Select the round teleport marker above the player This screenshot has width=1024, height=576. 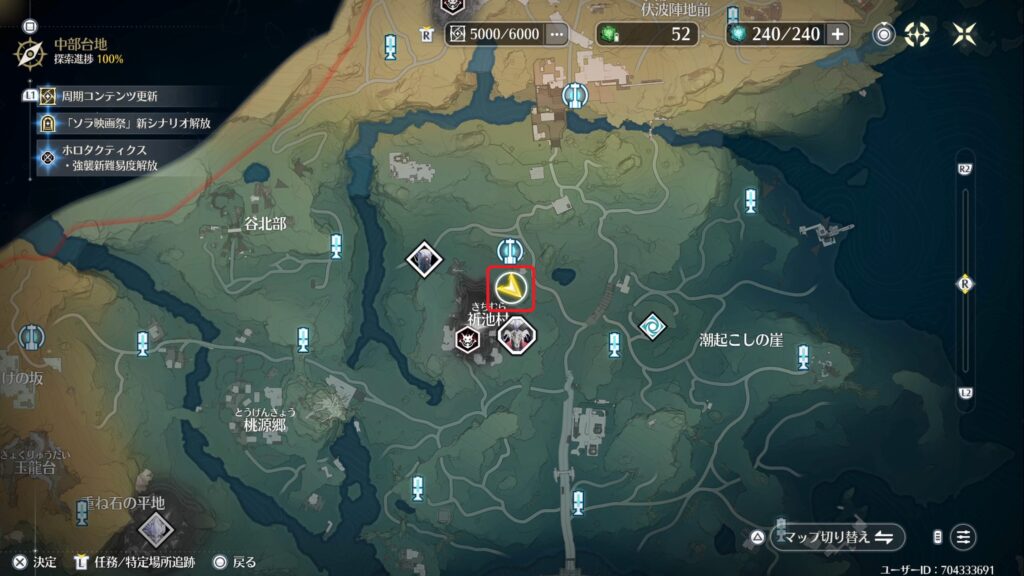point(511,250)
